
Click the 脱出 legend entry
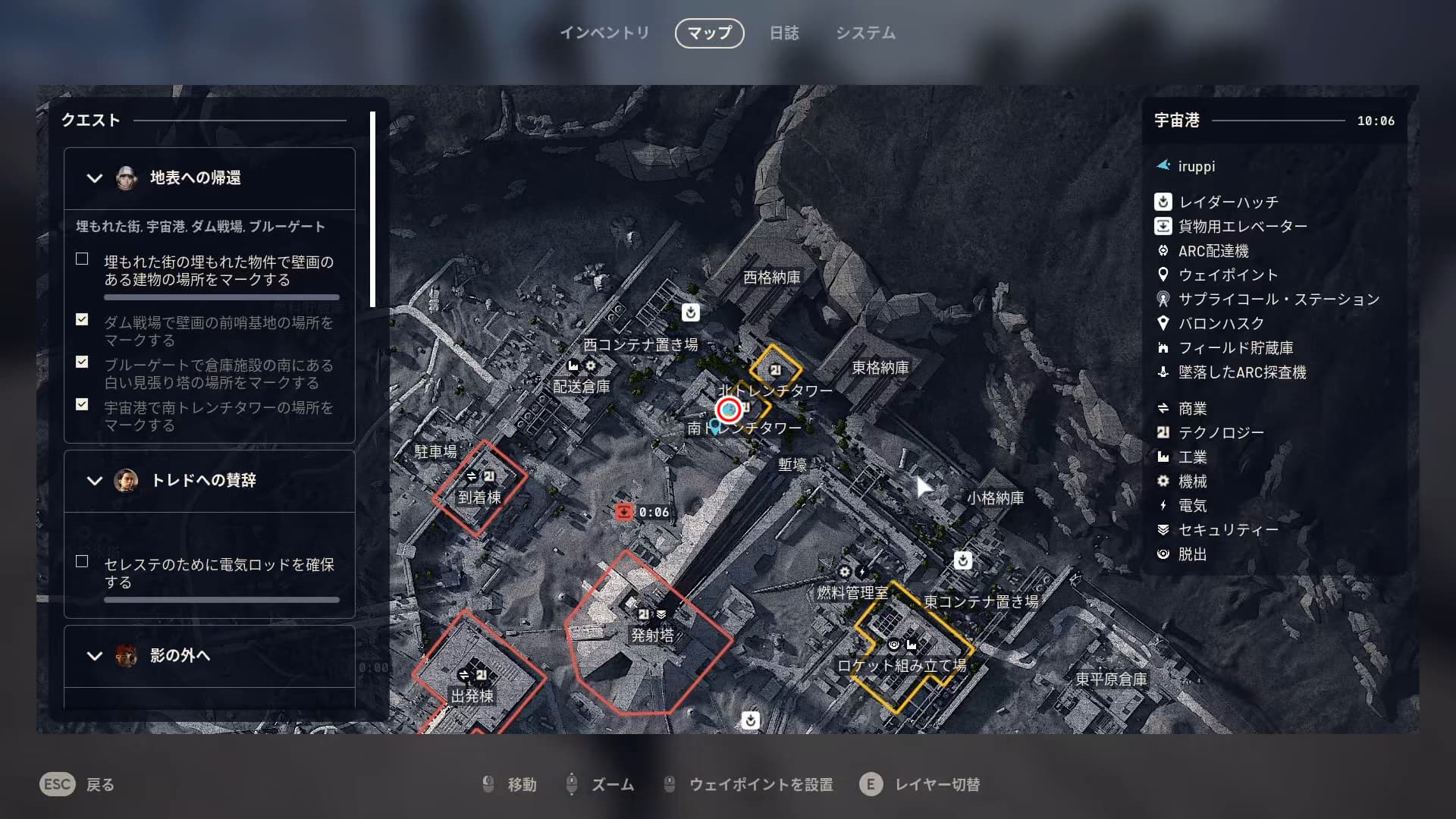click(1192, 554)
